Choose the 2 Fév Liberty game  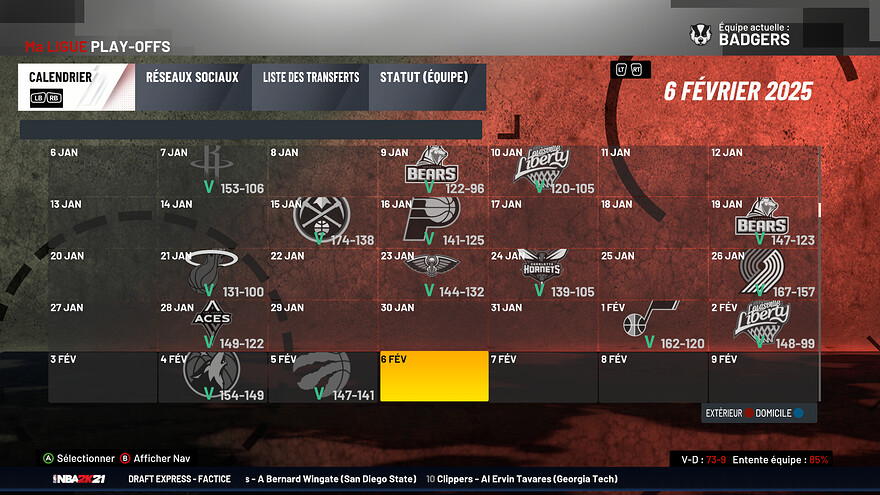point(763,326)
